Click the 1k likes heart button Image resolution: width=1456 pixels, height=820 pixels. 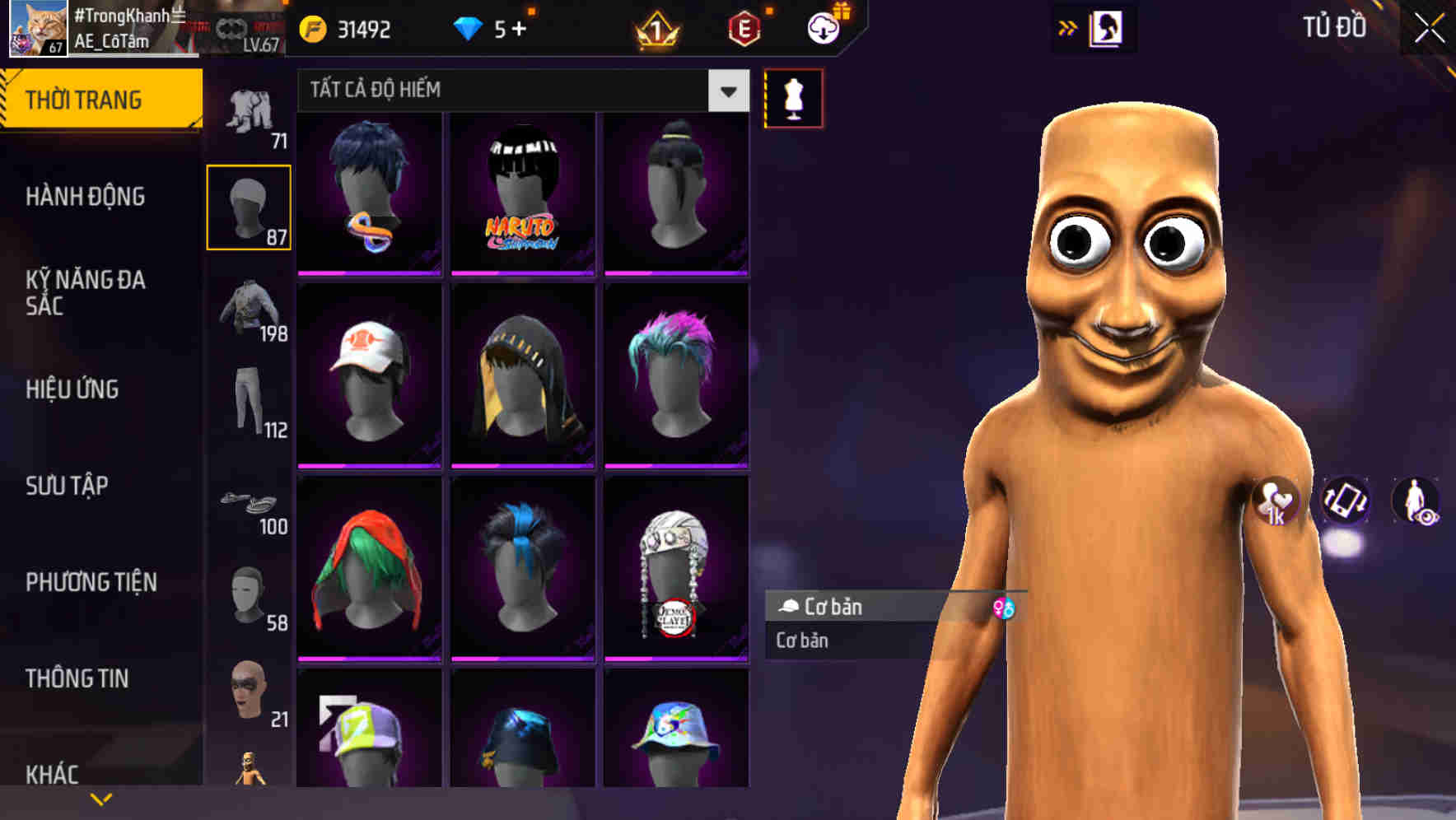[x=1276, y=502]
